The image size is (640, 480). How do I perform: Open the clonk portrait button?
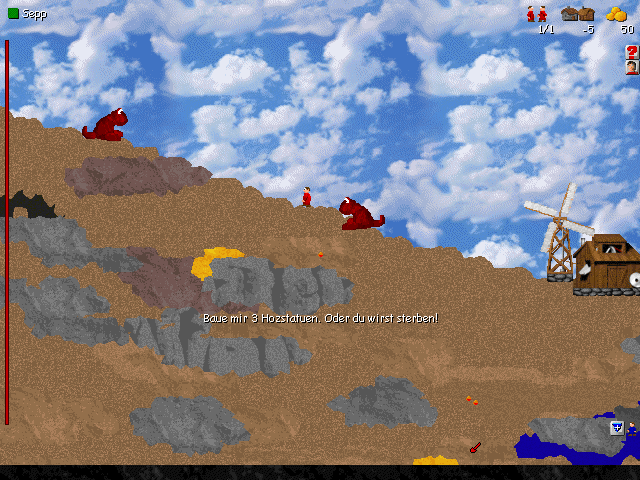pos(632,68)
